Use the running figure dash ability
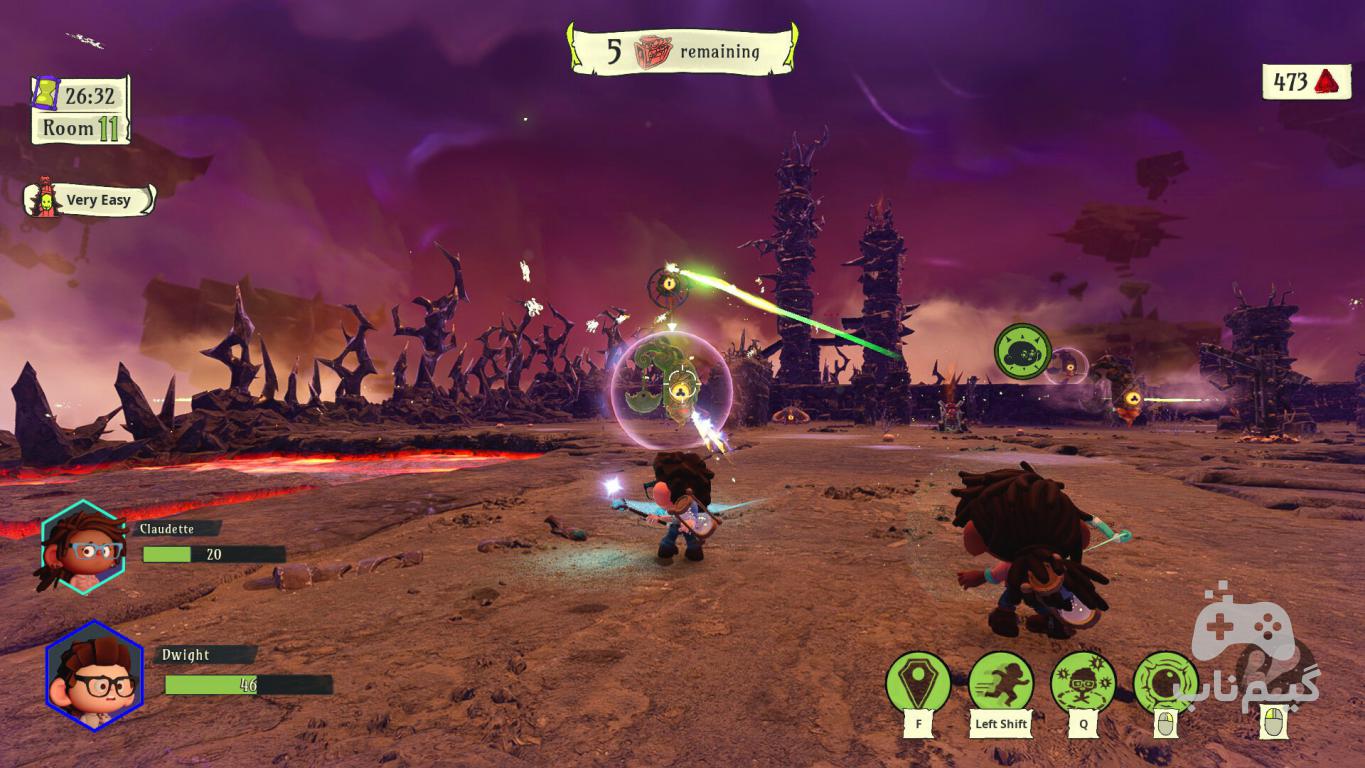The image size is (1365, 768). click(1001, 683)
